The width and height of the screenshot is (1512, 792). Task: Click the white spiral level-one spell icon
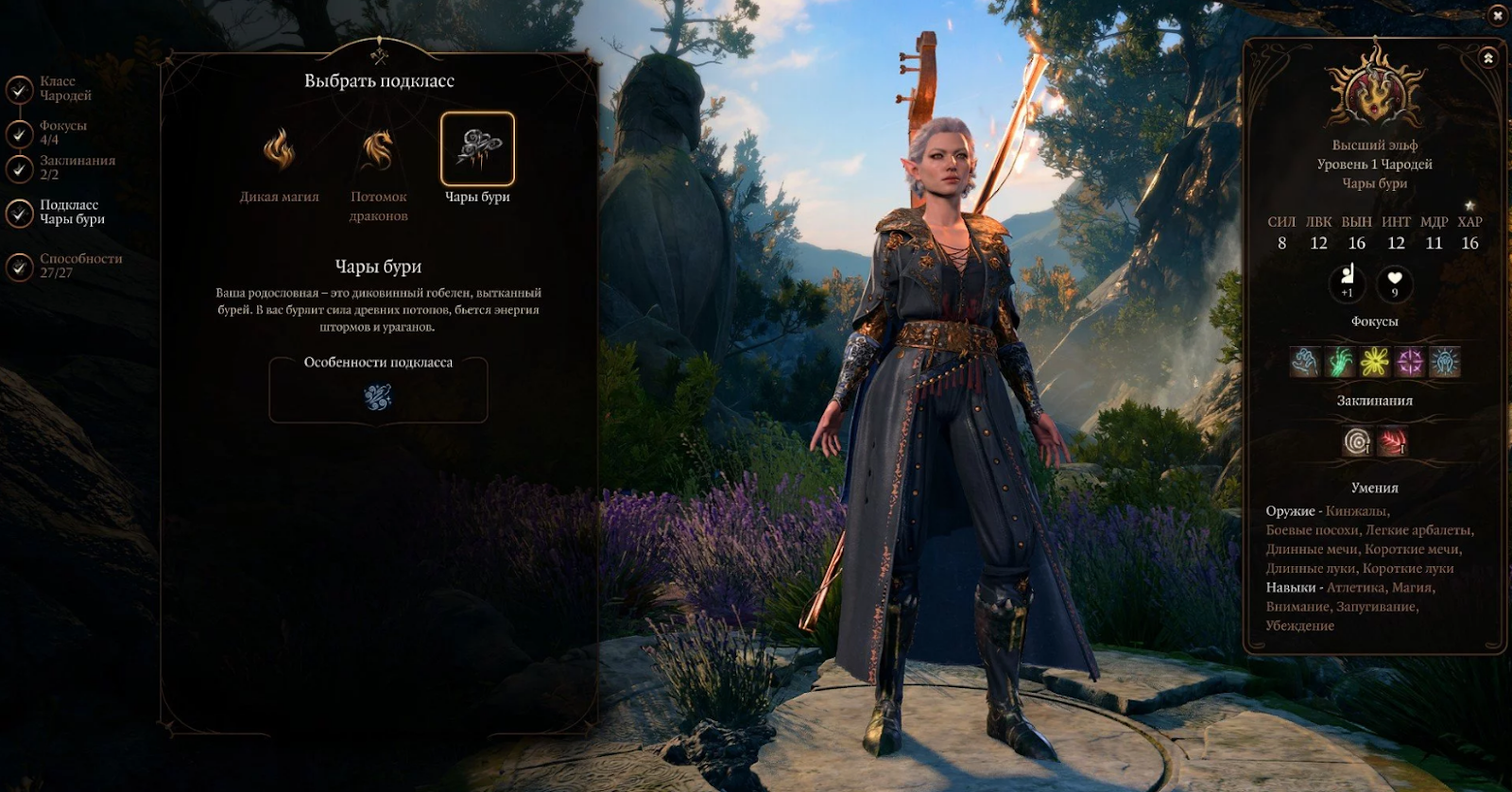click(x=1358, y=441)
